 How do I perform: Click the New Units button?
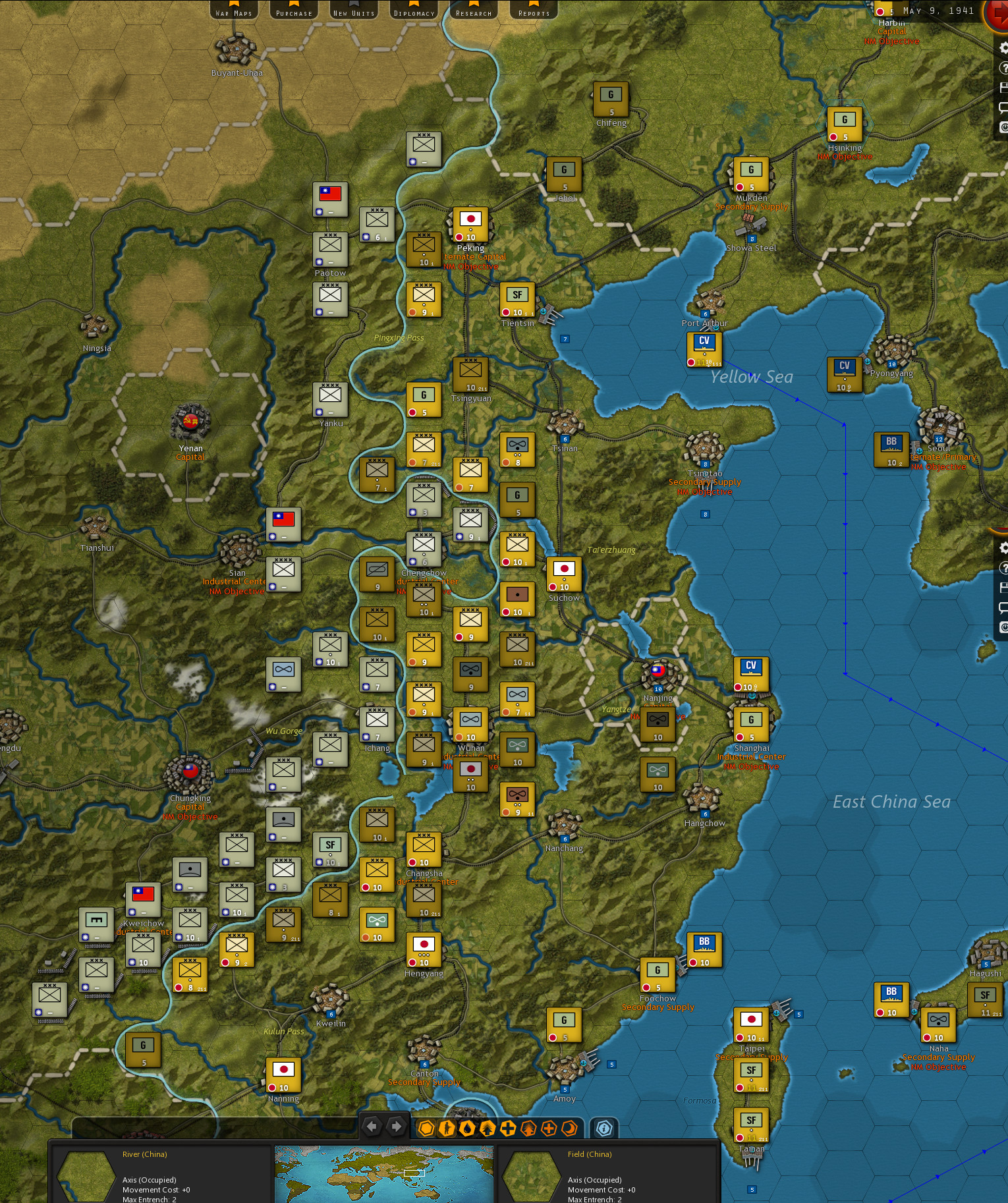point(353,11)
